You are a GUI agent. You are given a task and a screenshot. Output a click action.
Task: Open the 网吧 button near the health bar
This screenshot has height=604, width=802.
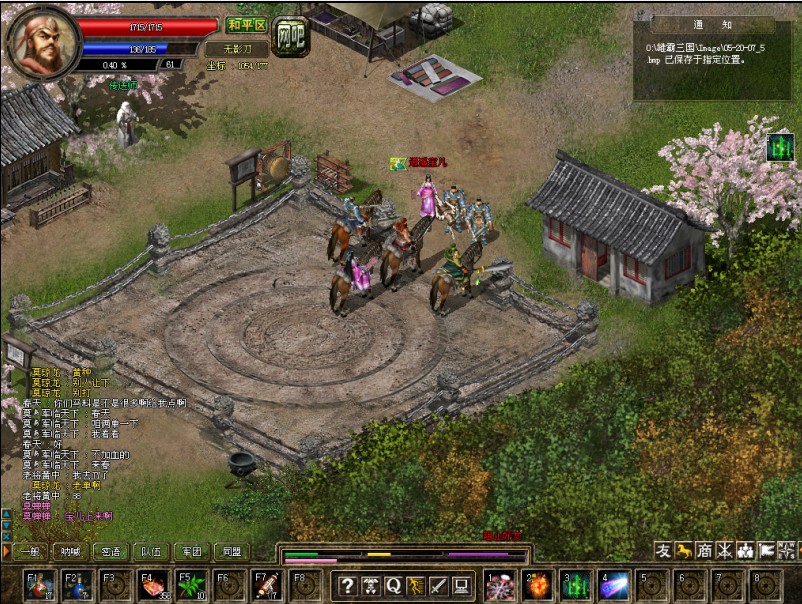point(291,36)
